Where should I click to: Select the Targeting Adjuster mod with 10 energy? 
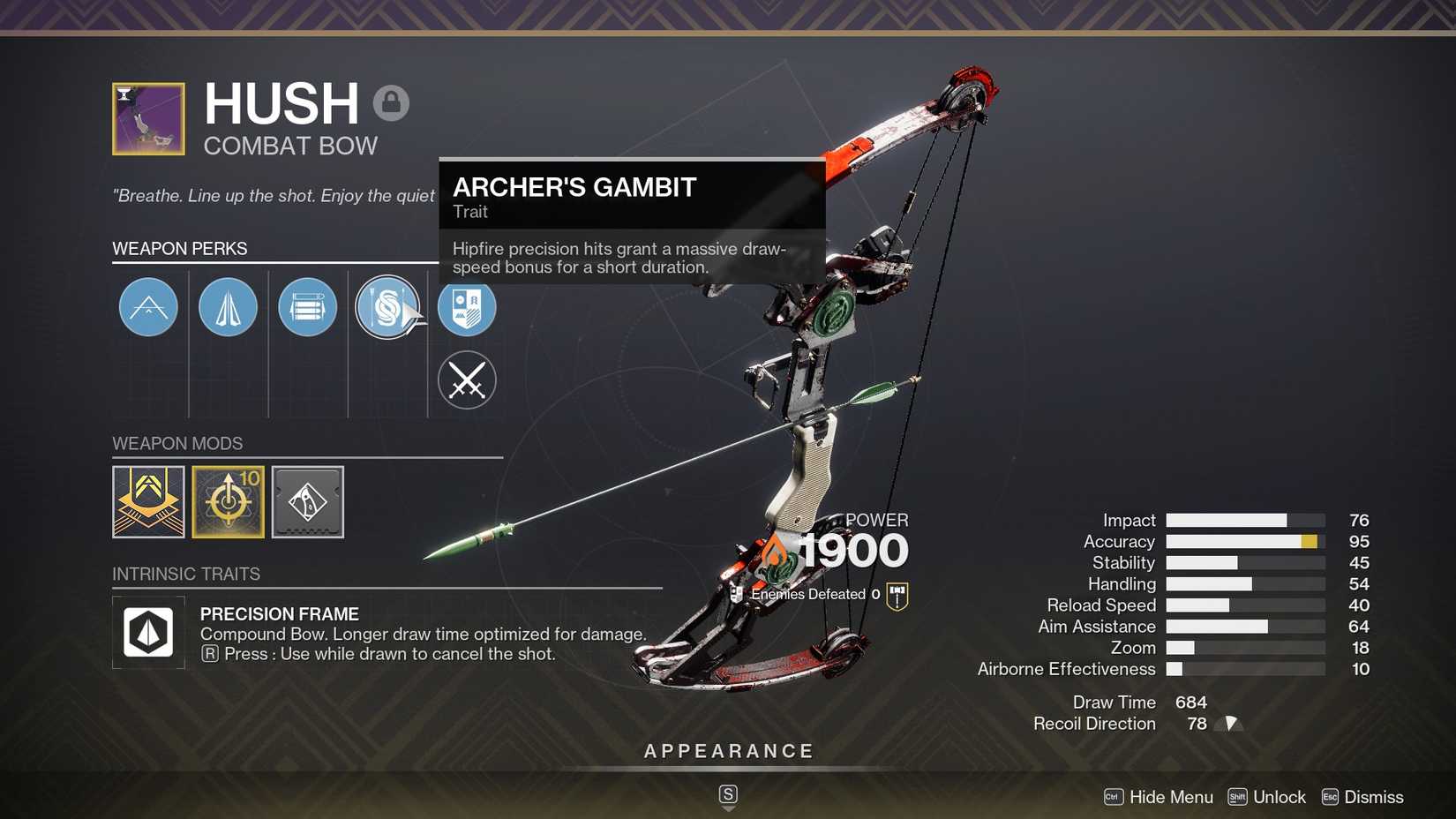228,501
